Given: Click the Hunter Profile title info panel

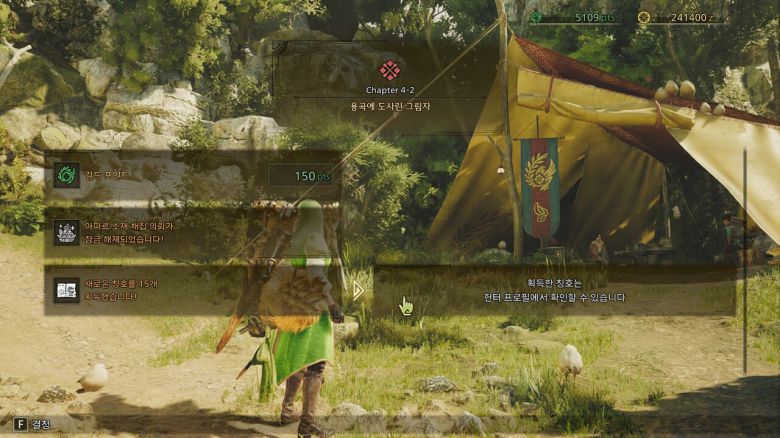Looking at the screenshot, I should click(548, 290).
